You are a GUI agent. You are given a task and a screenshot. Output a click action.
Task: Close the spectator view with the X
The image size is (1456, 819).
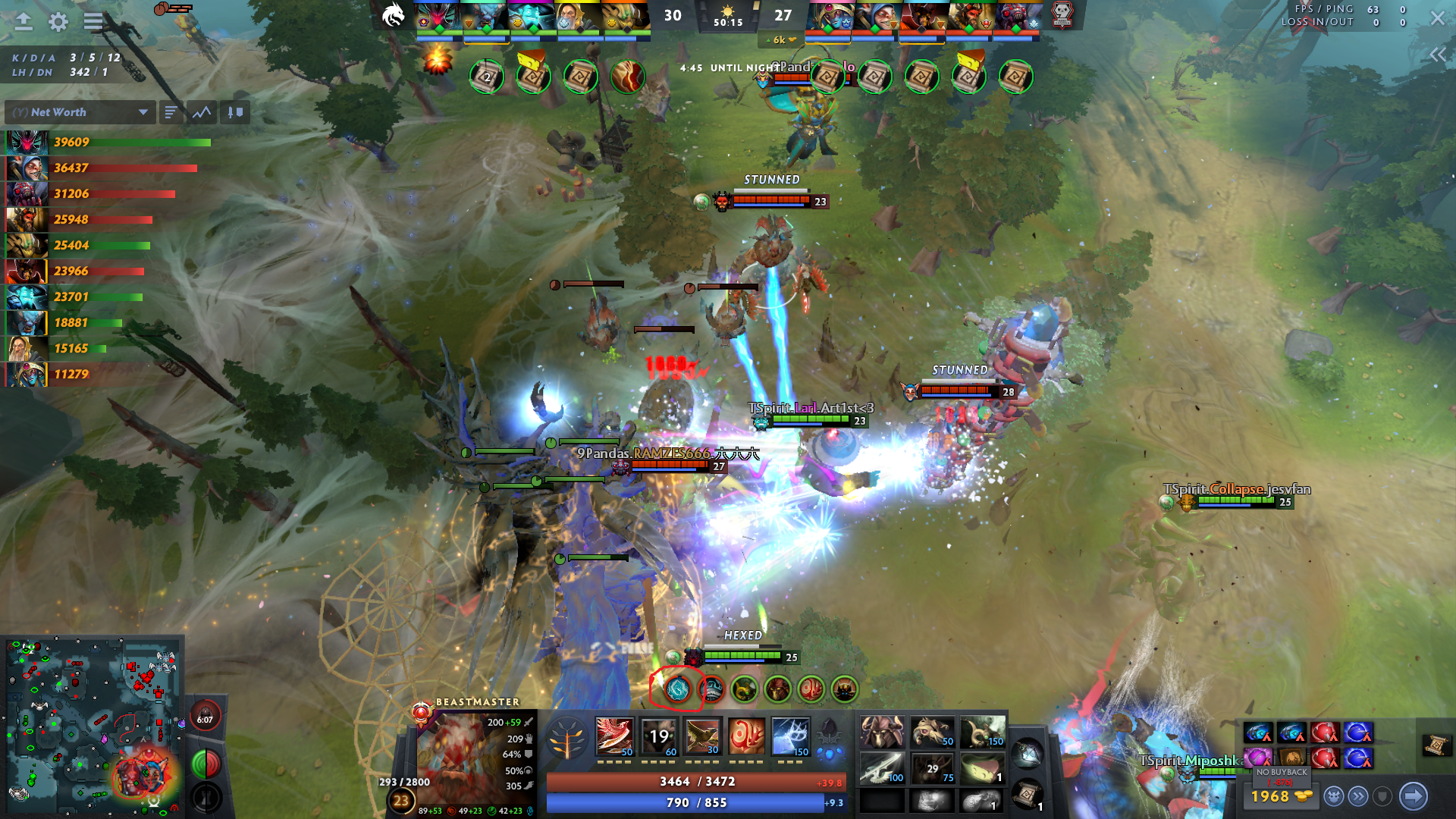coord(1437,17)
